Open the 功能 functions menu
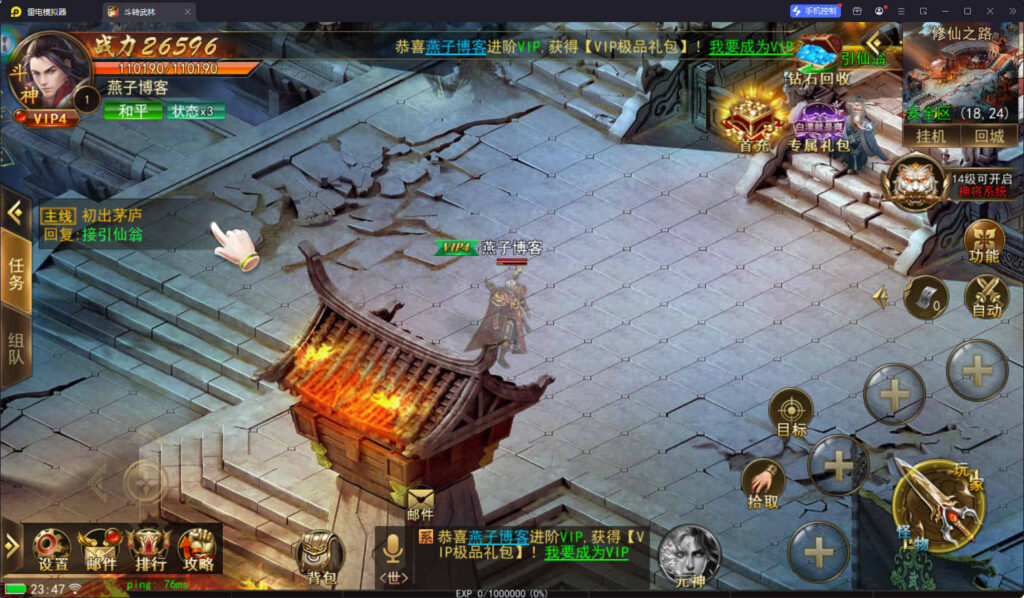This screenshot has height=598, width=1024. [x=985, y=241]
